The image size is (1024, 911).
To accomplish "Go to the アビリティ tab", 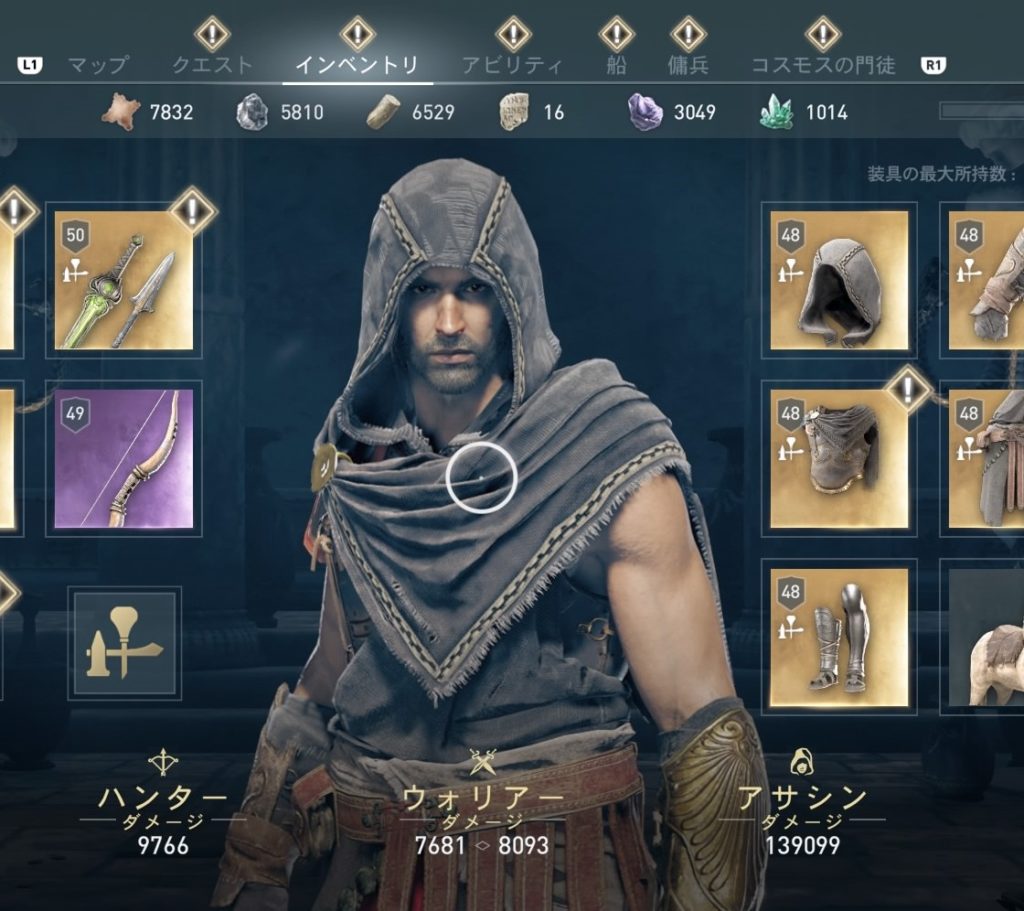I will 512,66.
